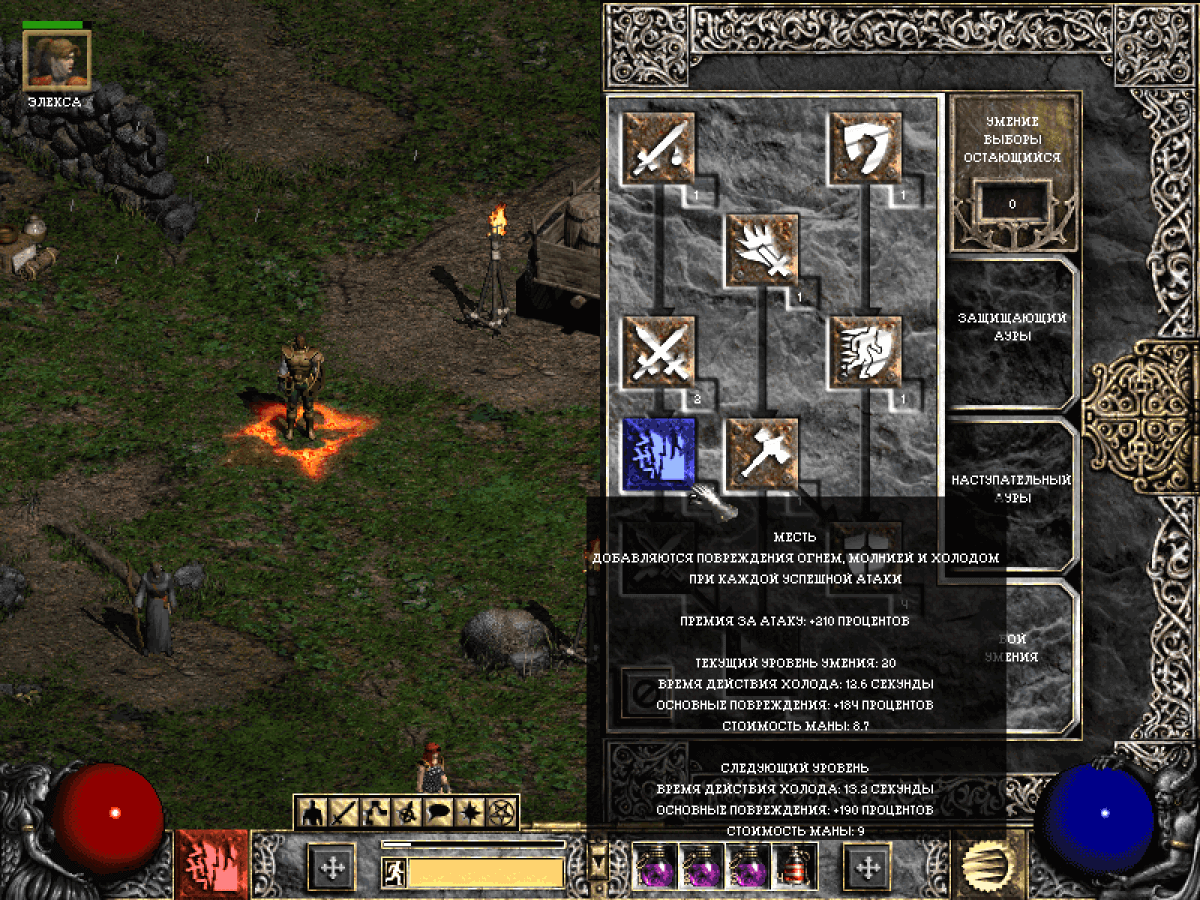The image size is (1200, 900).
Task: Show message log via speech bubble icon
Action: 438,813
